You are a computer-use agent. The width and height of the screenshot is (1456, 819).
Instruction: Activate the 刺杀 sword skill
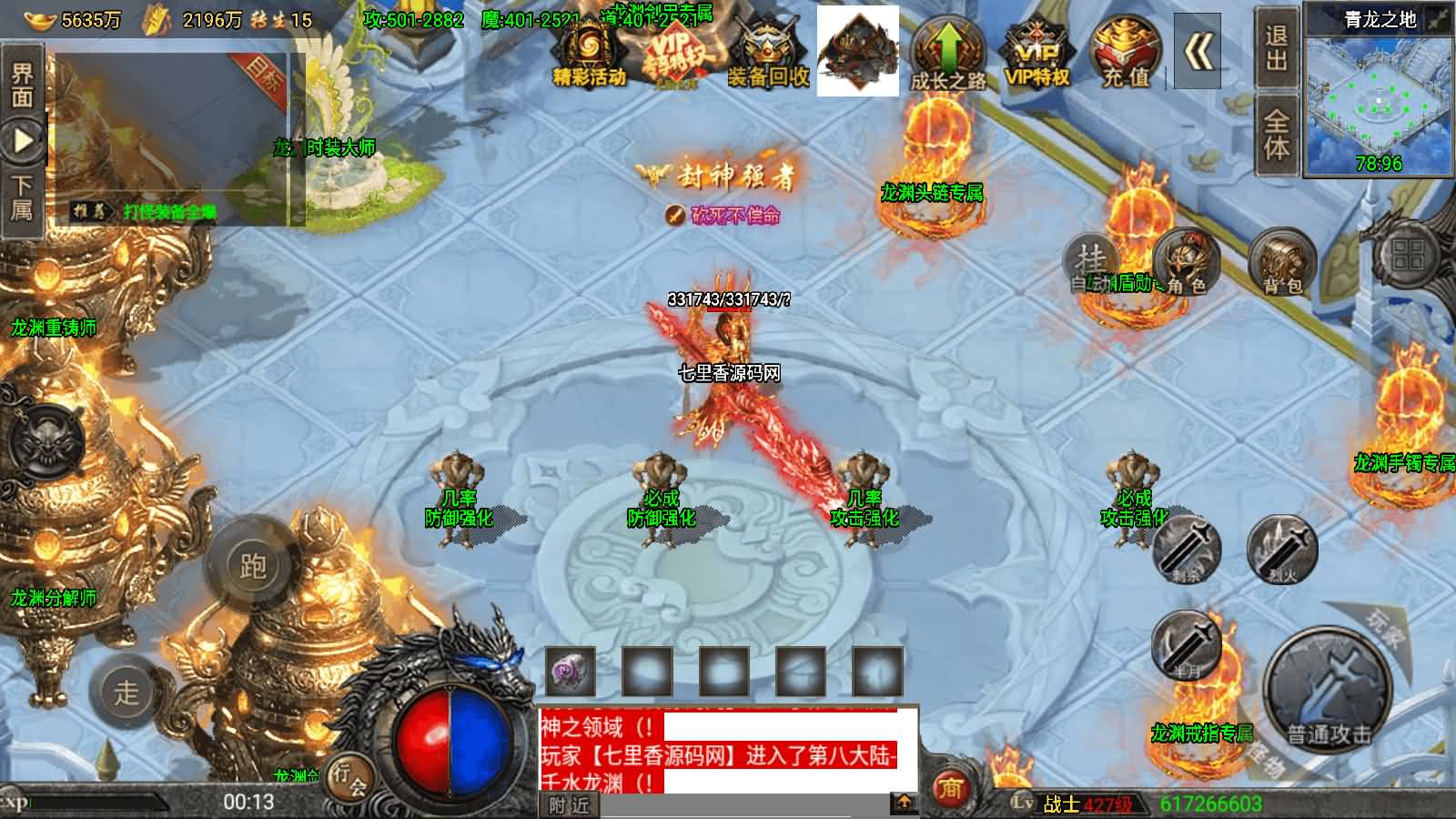pyautogui.click(x=1188, y=547)
